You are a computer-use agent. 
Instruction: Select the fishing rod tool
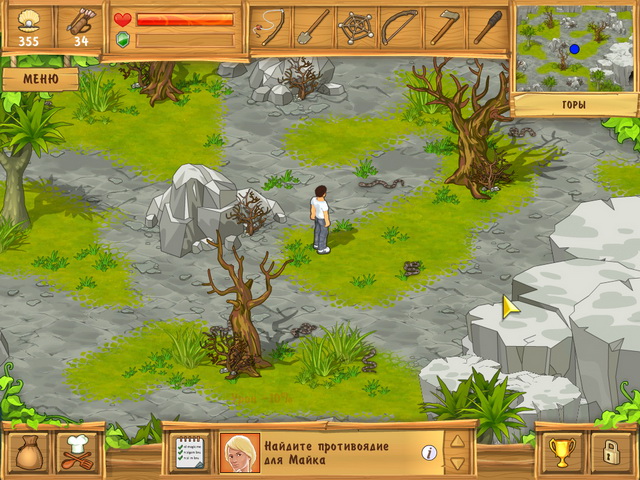270,27
